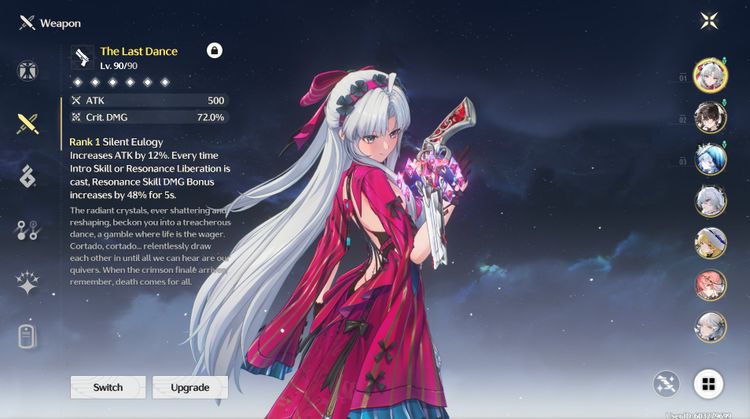Screen dimensions: 750x419
Task: Choose the dark-haired character in team slot 02
Action: click(x=710, y=118)
